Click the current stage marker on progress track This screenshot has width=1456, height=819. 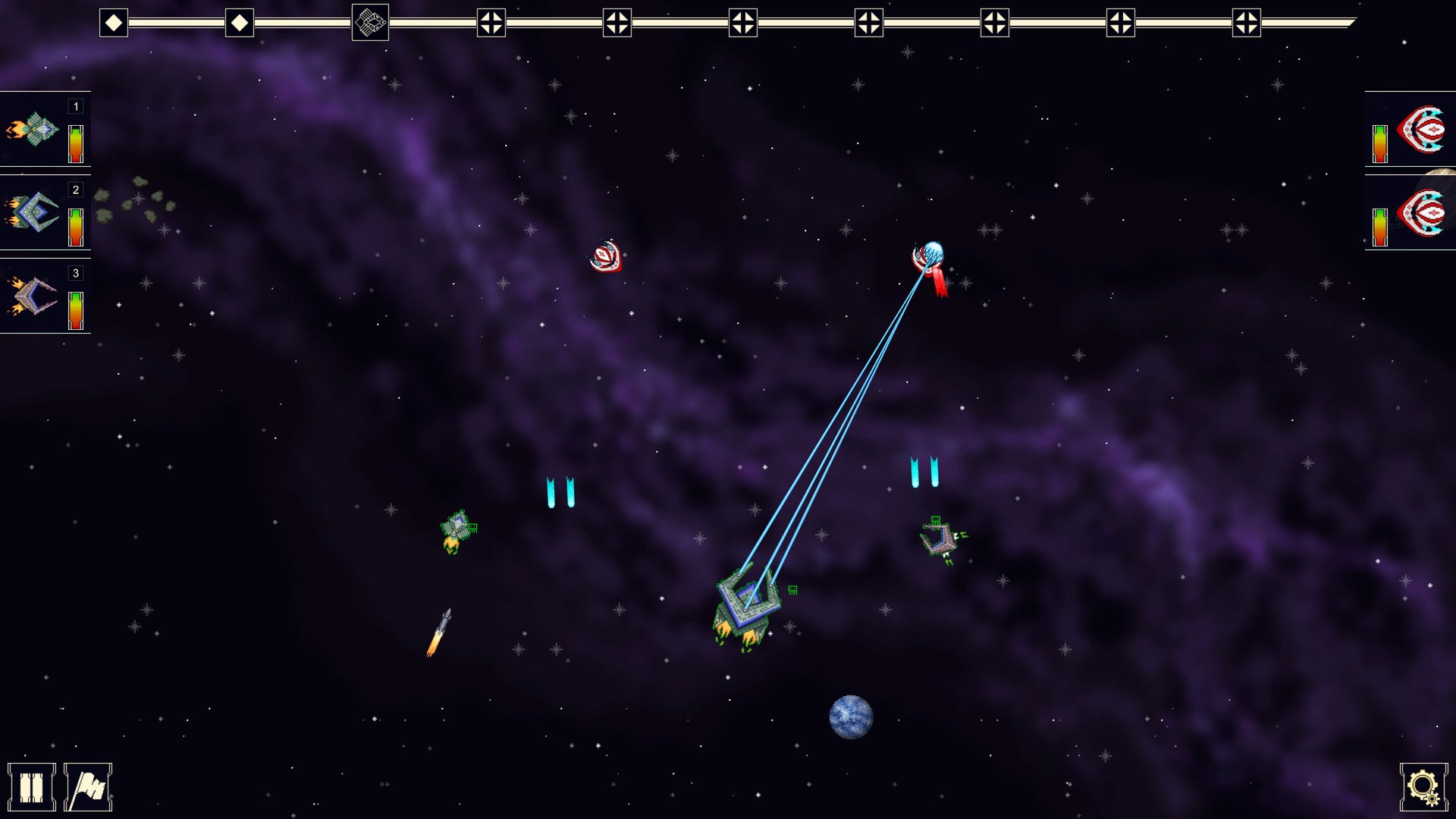point(370,23)
